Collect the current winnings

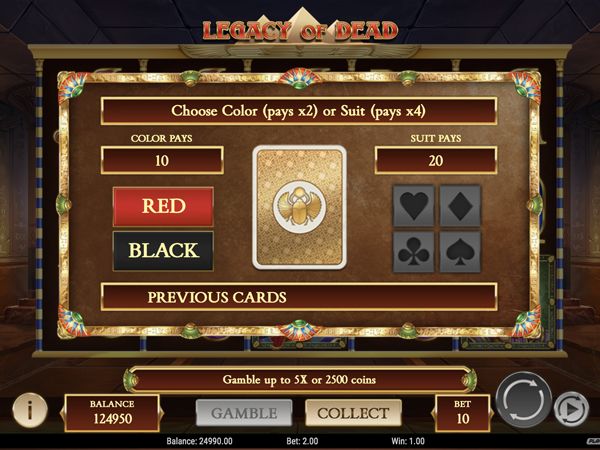pyautogui.click(x=353, y=412)
